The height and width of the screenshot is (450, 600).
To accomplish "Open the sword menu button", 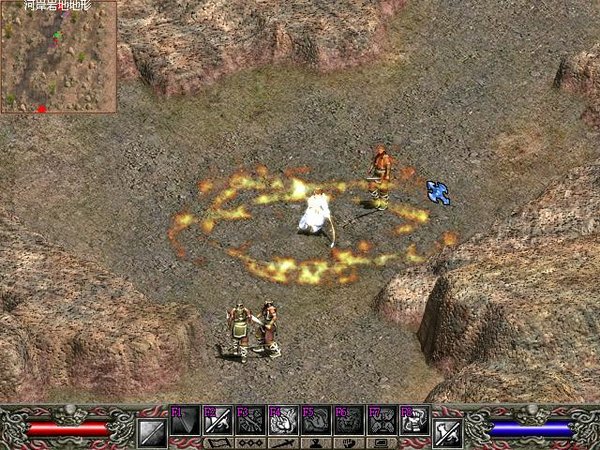I will (x=284, y=443).
